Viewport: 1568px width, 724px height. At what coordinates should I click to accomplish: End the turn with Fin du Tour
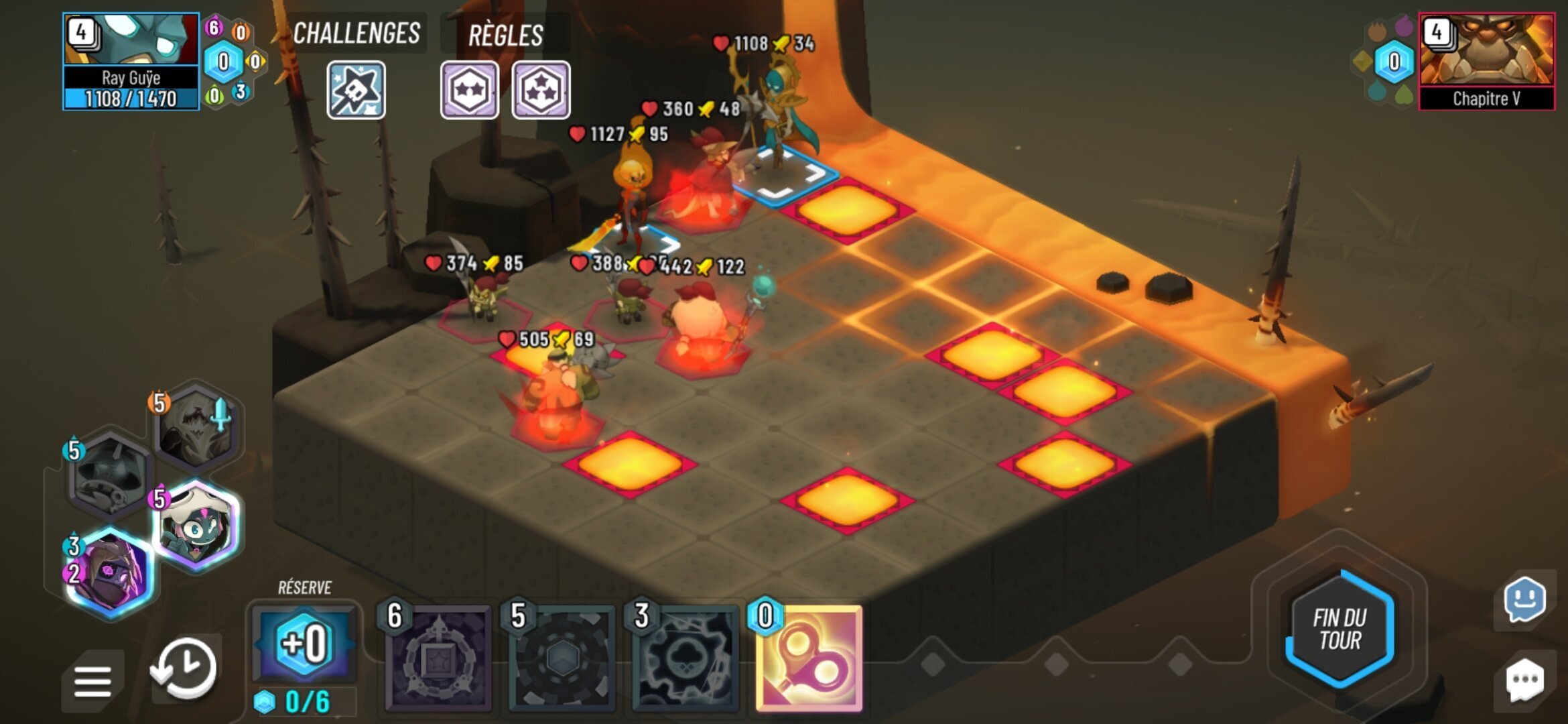(1340, 628)
